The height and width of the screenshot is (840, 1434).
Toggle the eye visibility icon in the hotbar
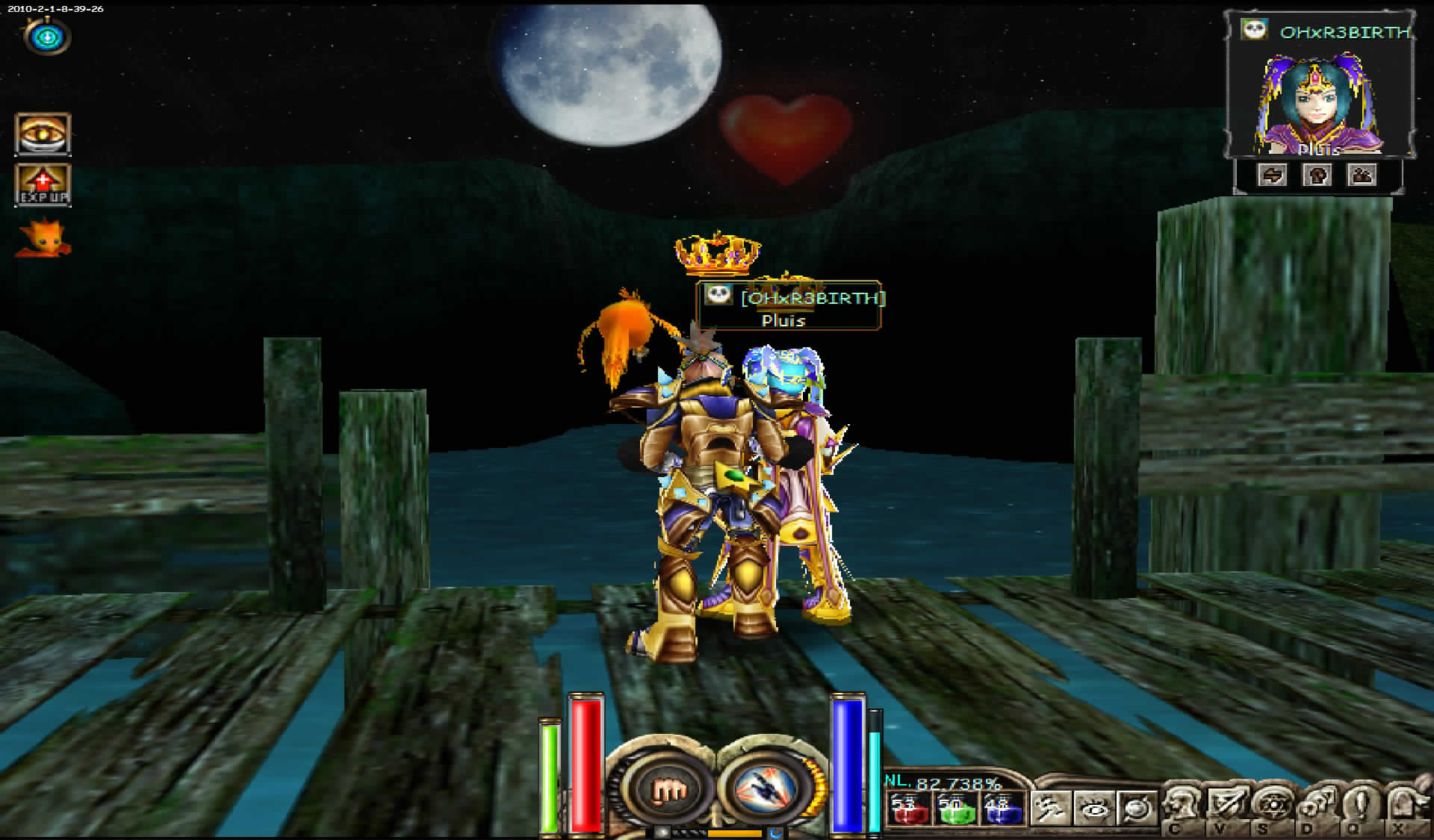coord(1093,808)
